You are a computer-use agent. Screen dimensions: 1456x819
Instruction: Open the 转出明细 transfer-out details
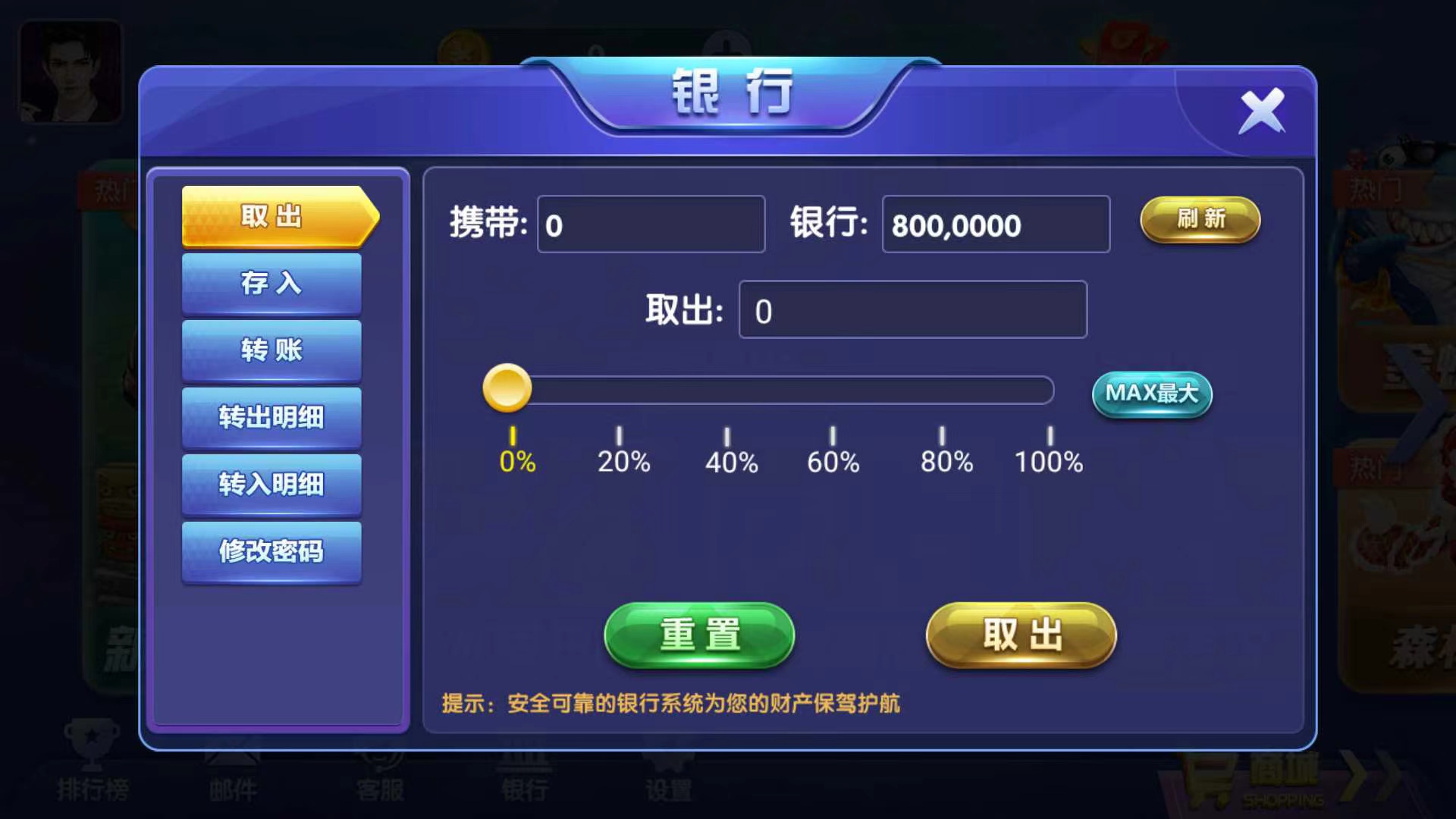tap(271, 418)
